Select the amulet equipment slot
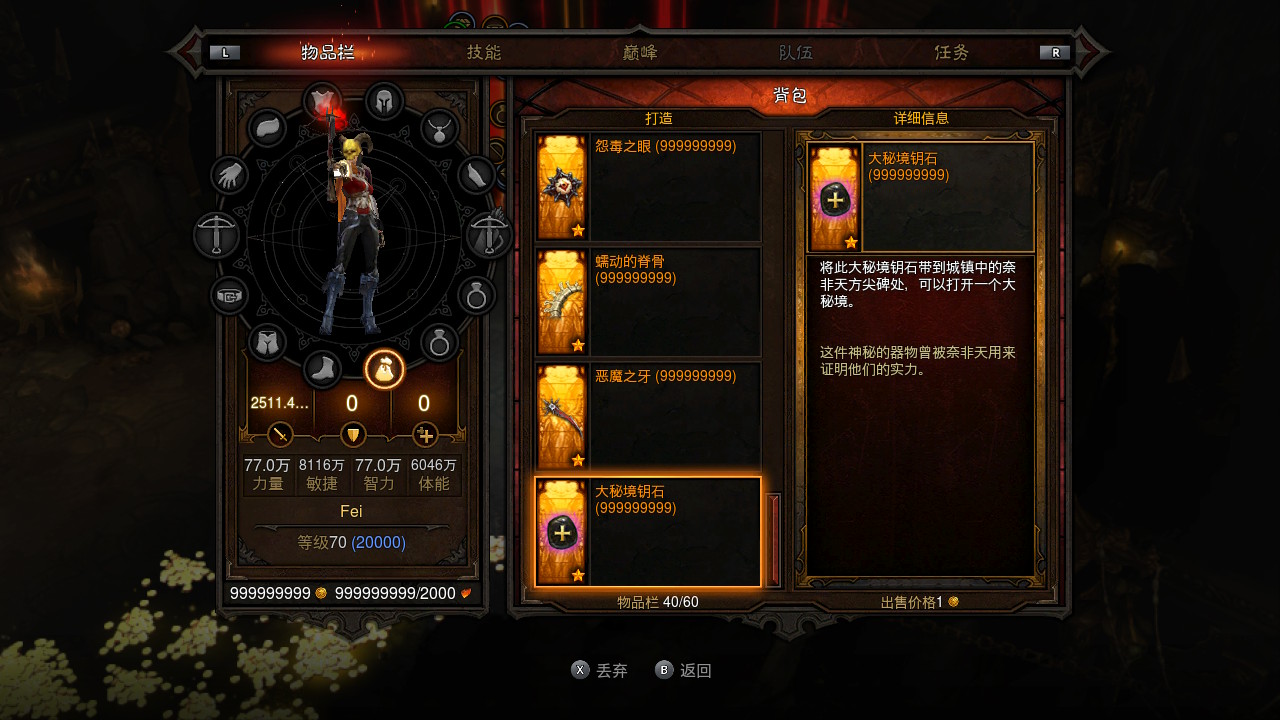 pos(439,128)
